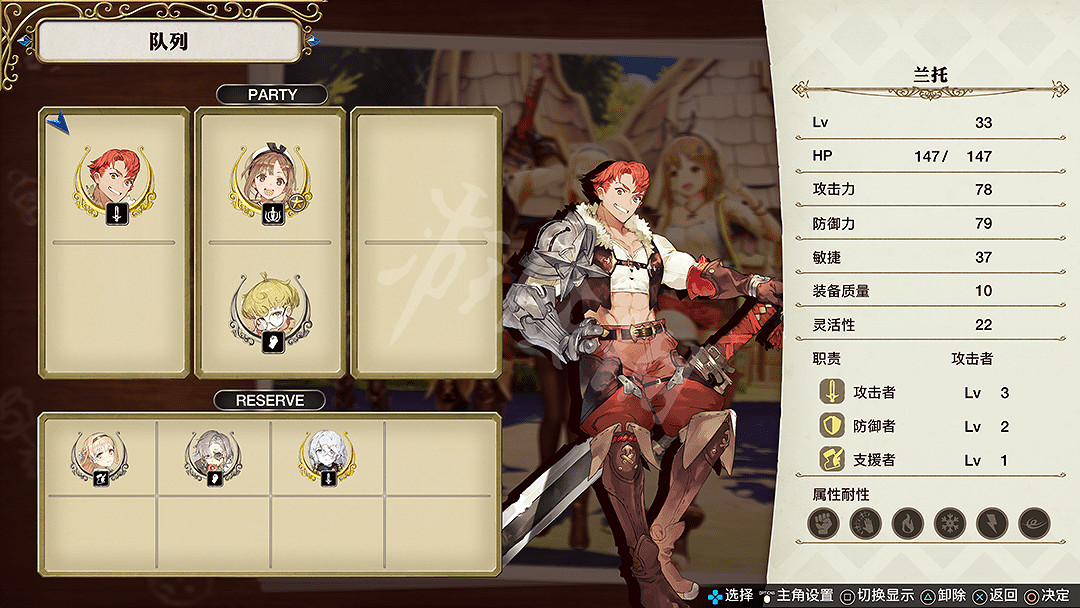
Task: Click the snowflake ice resistance icon
Action: point(949,523)
